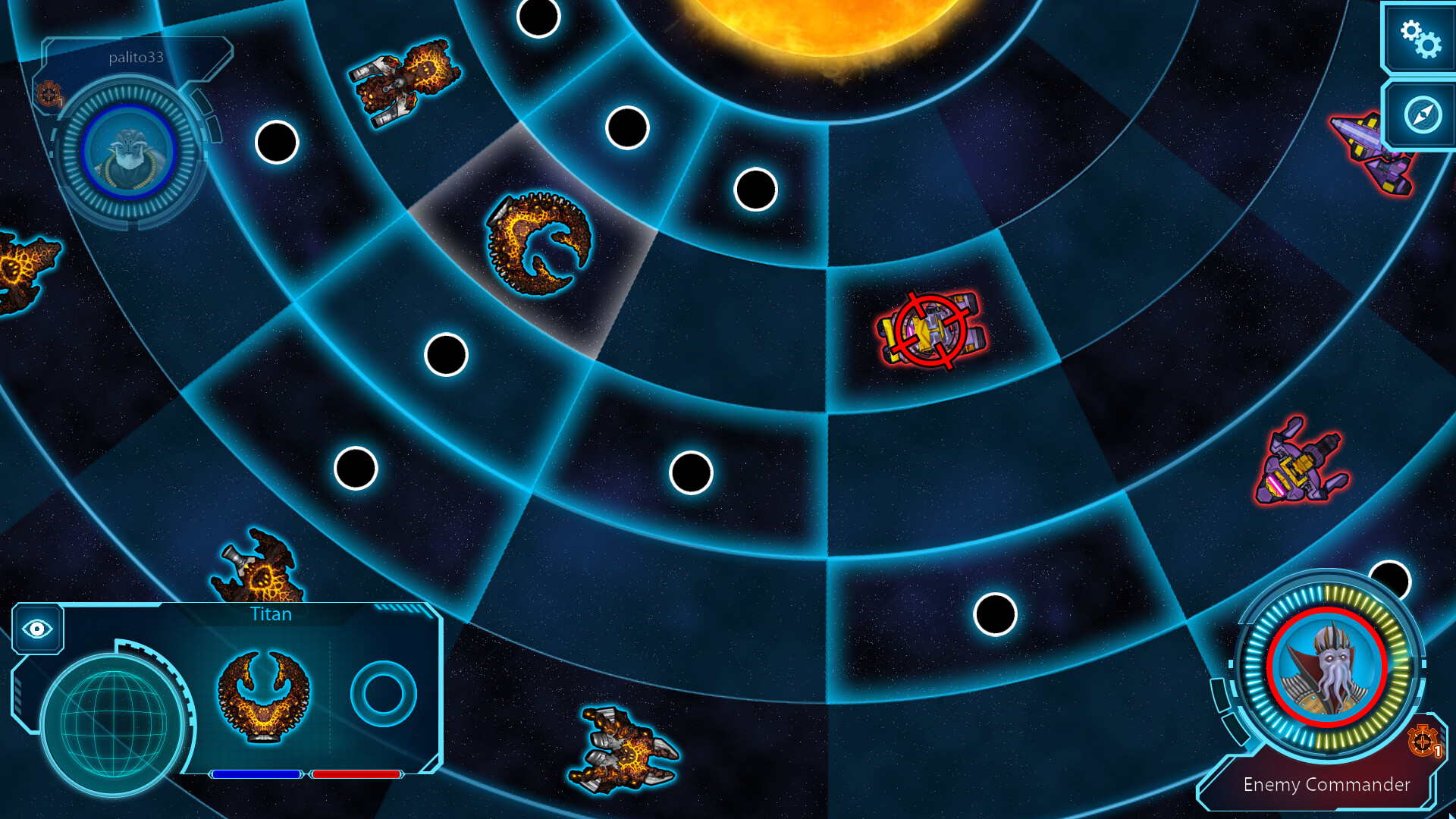Click the red health bar under the Titan portrait

tap(356, 774)
